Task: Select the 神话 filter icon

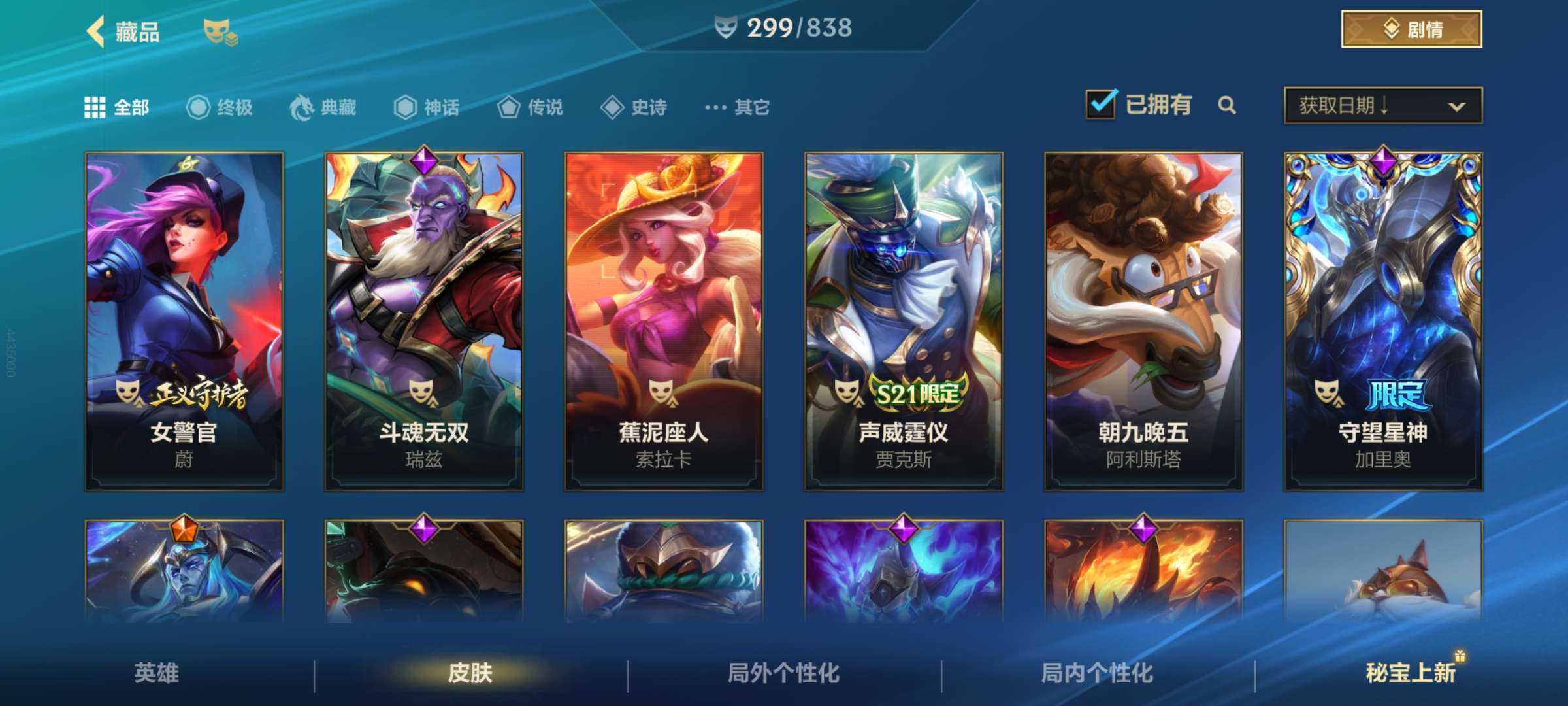Action: 404,108
